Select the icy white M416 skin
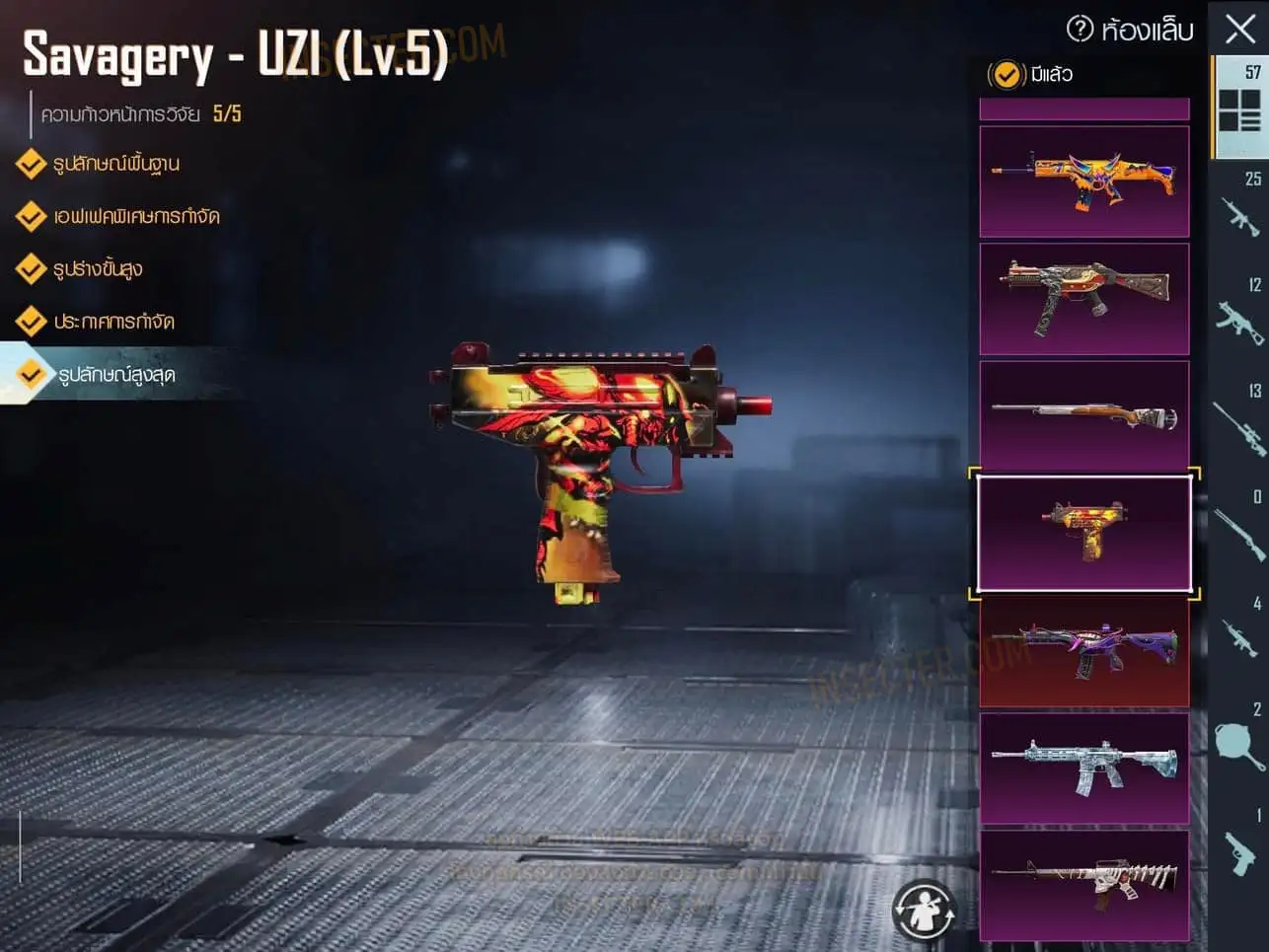Screen dimensions: 1269x952 click(x=1083, y=768)
